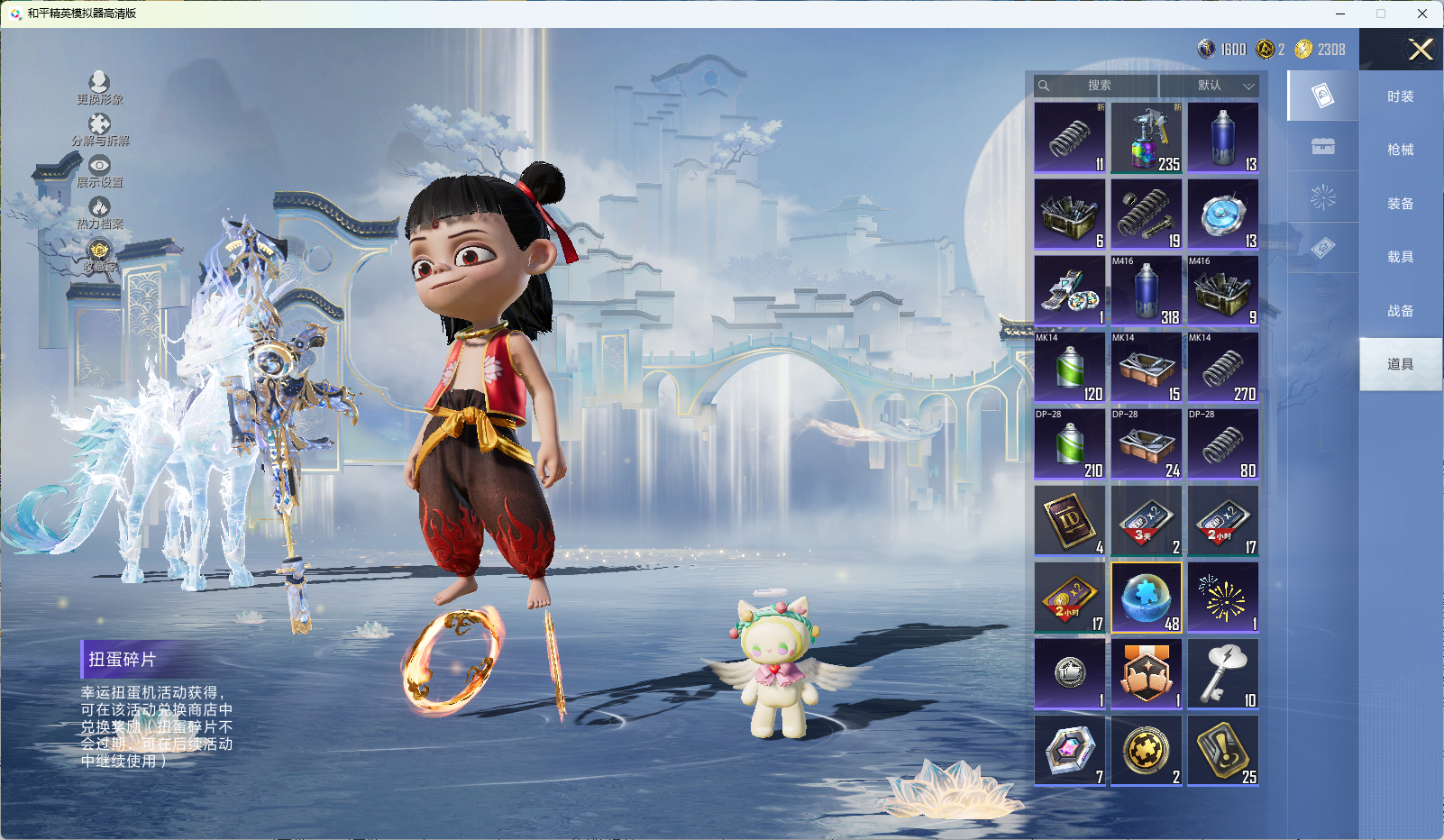Switch to the 时装 tab
Viewport: 1444px width, 840px height.
pyautogui.click(x=1400, y=96)
